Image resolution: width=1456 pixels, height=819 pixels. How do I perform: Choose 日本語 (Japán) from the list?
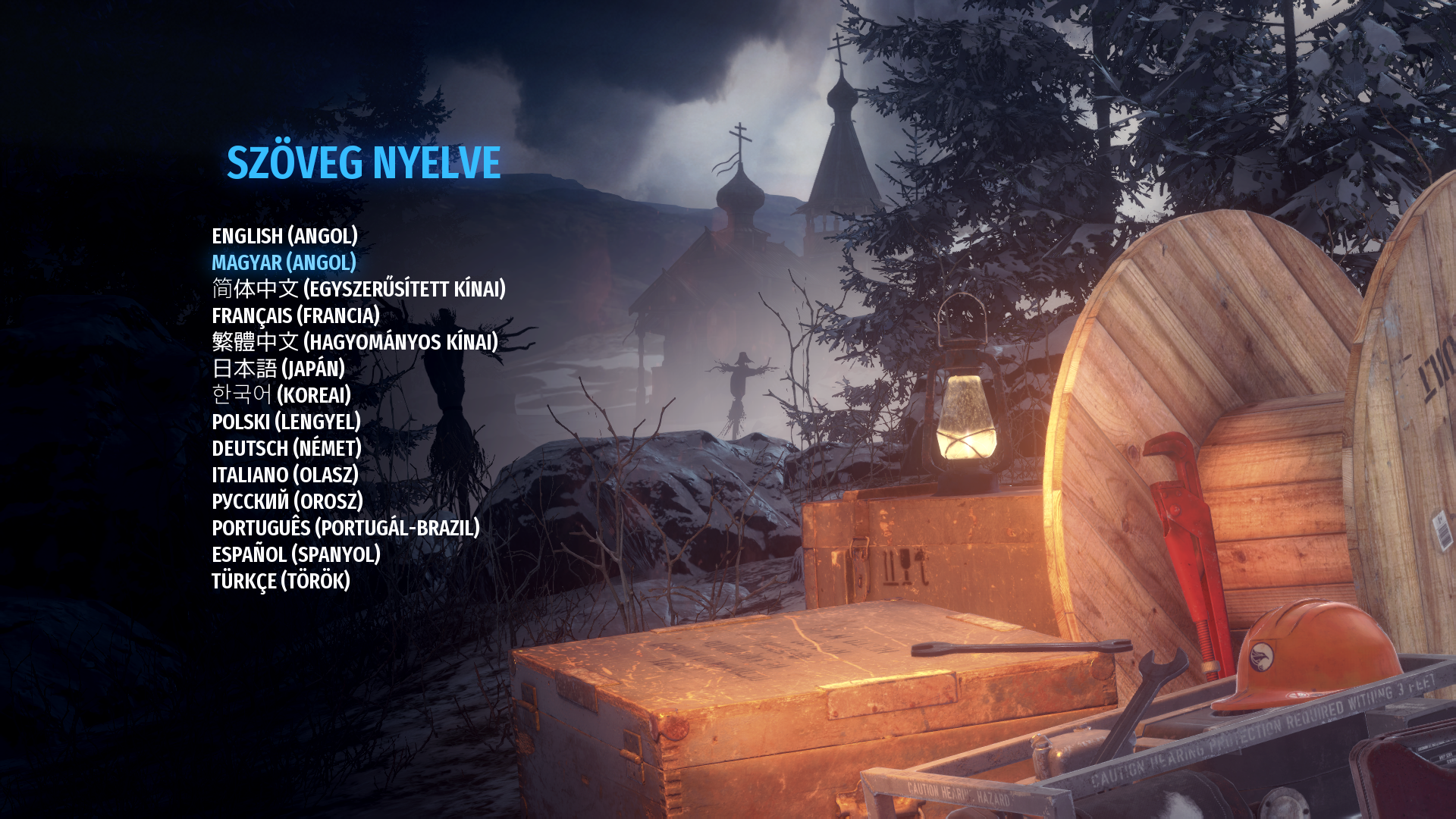(278, 369)
